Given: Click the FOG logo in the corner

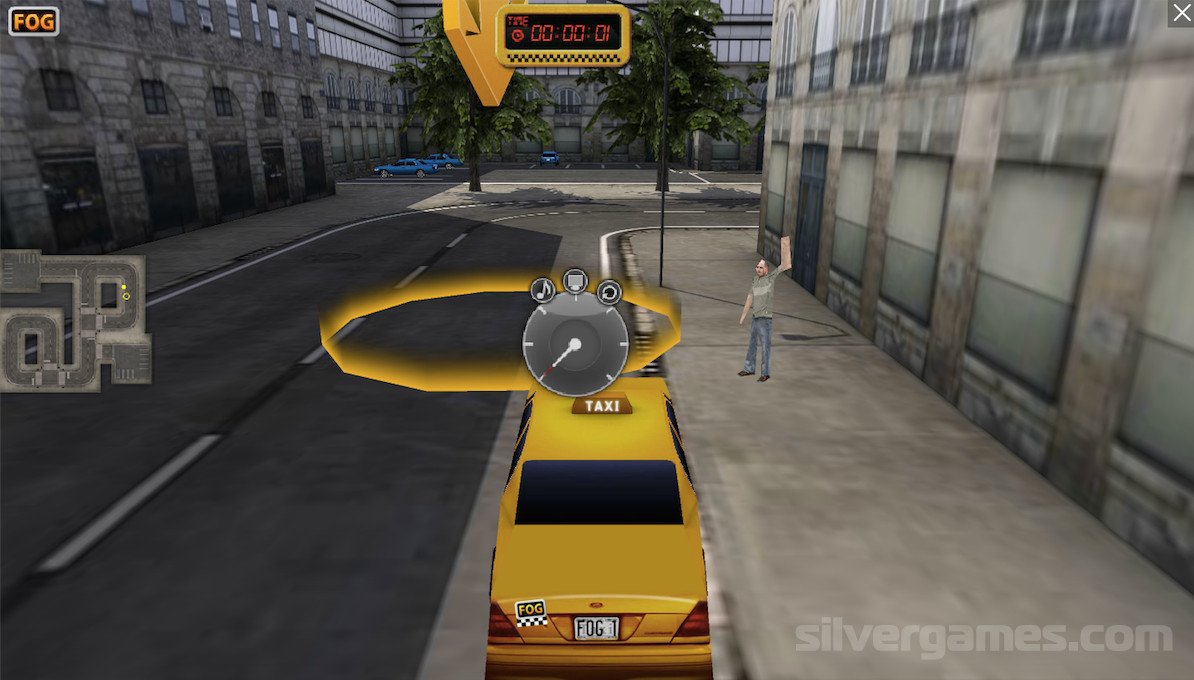Looking at the screenshot, I should click(x=34, y=21).
